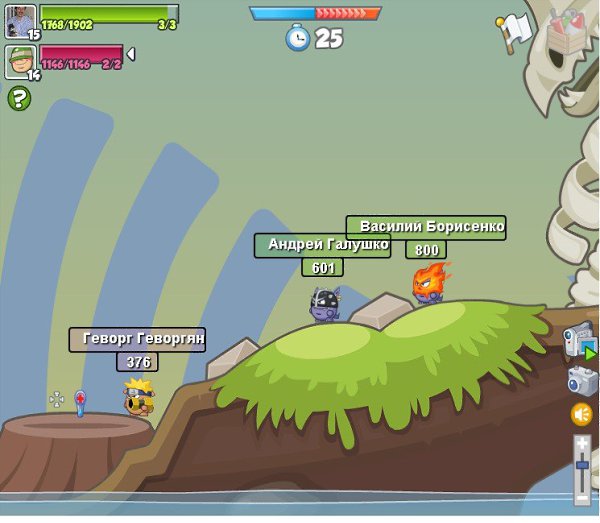Open the green question mark help

pyautogui.click(x=19, y=98)
